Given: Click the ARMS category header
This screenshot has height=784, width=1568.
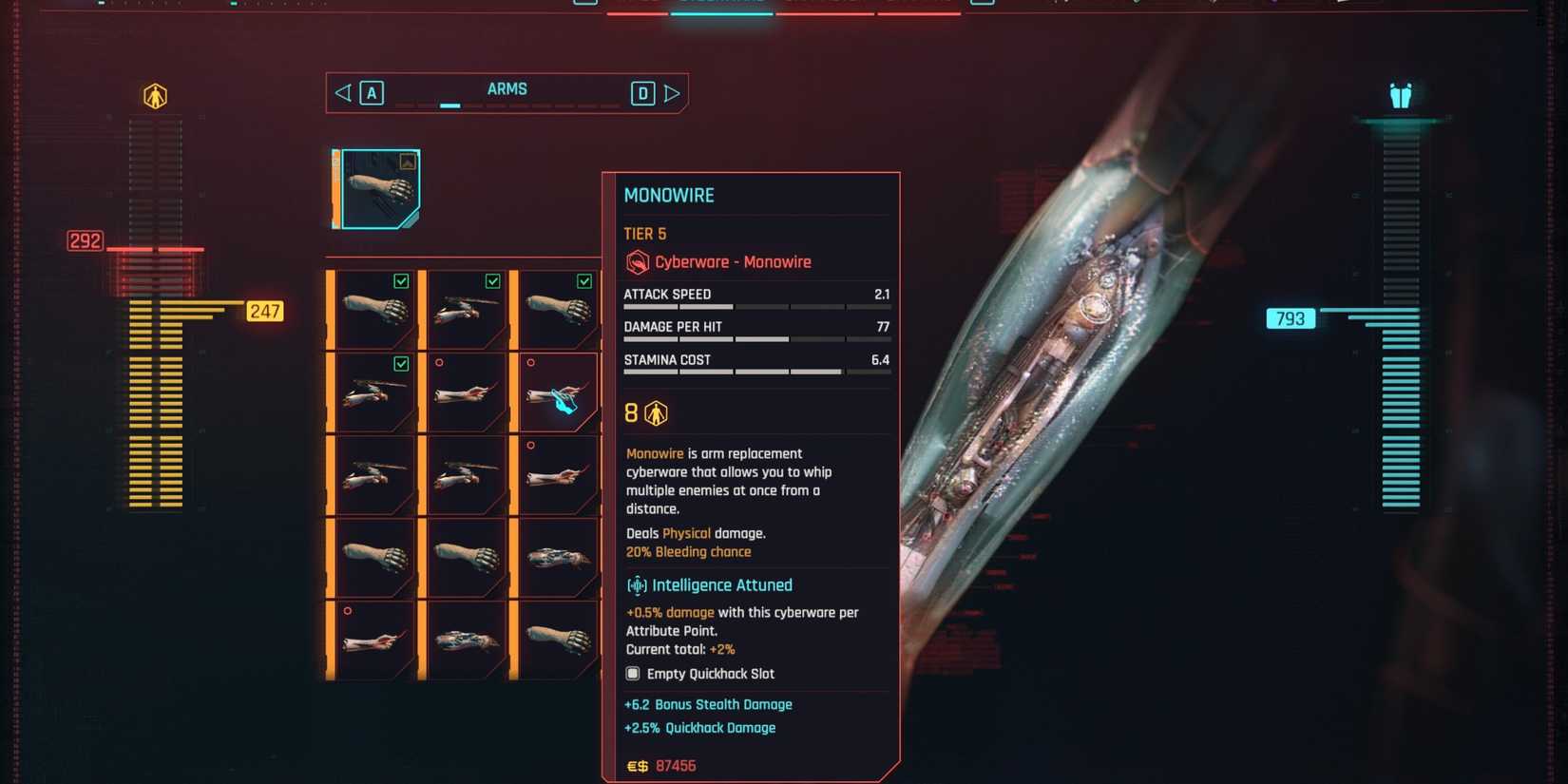Looking at the screenshot, I should click(x=508, y=88).
